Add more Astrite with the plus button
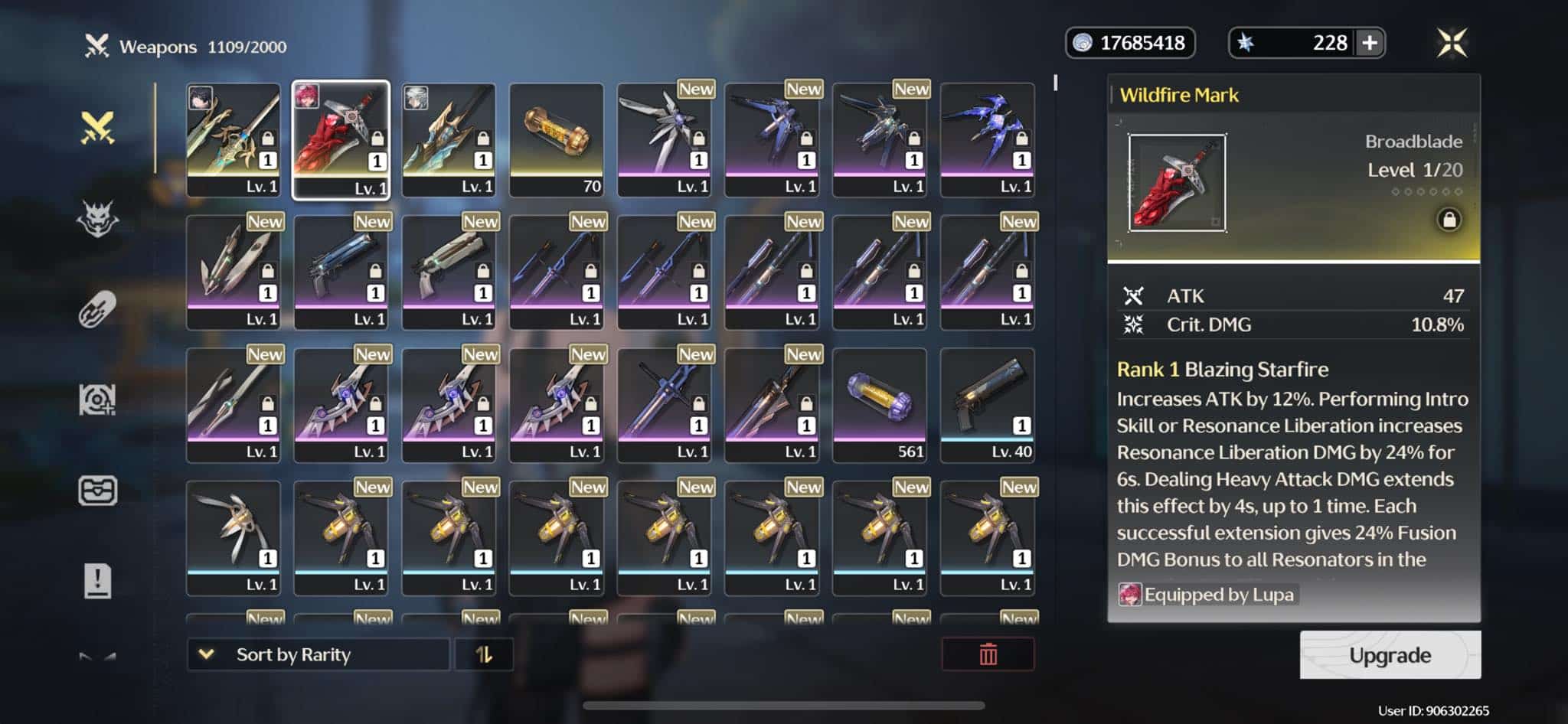The image size is (1568, 724). click(1370, 43)
